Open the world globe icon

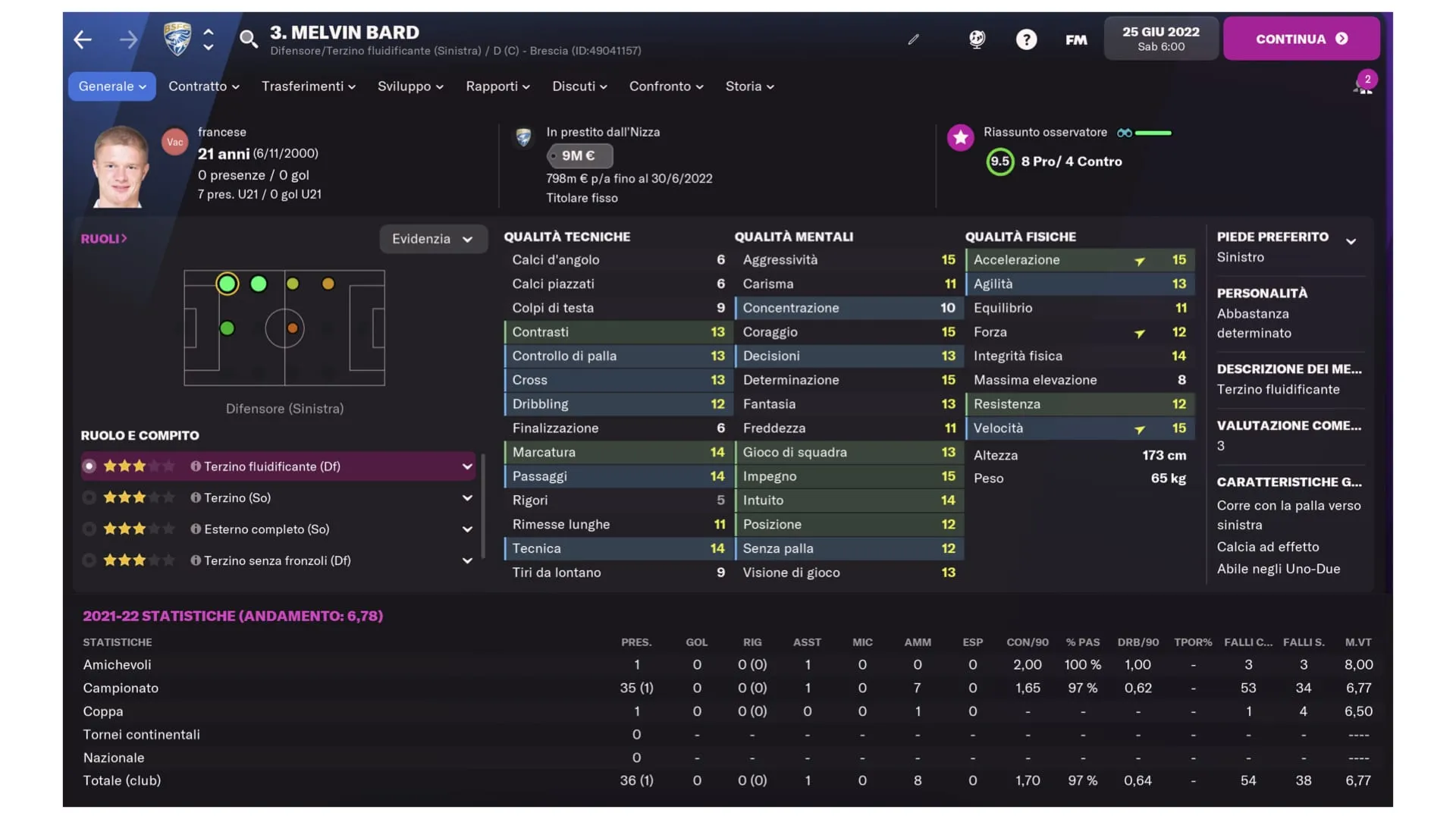pos(977,39)
